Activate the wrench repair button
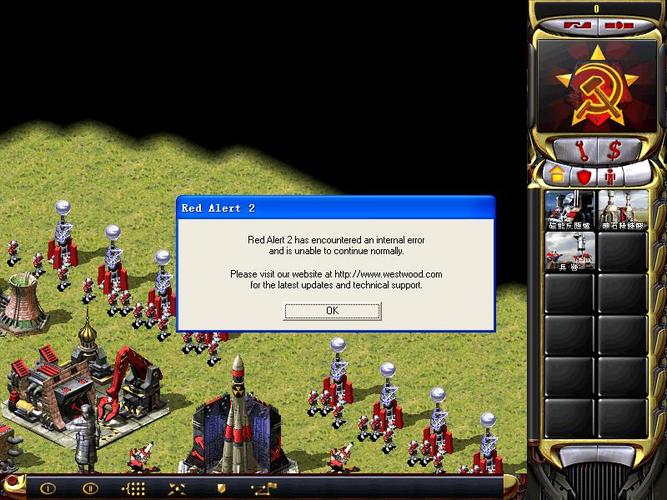The width and height of the screenshot is (667, 500). (580, 150)
